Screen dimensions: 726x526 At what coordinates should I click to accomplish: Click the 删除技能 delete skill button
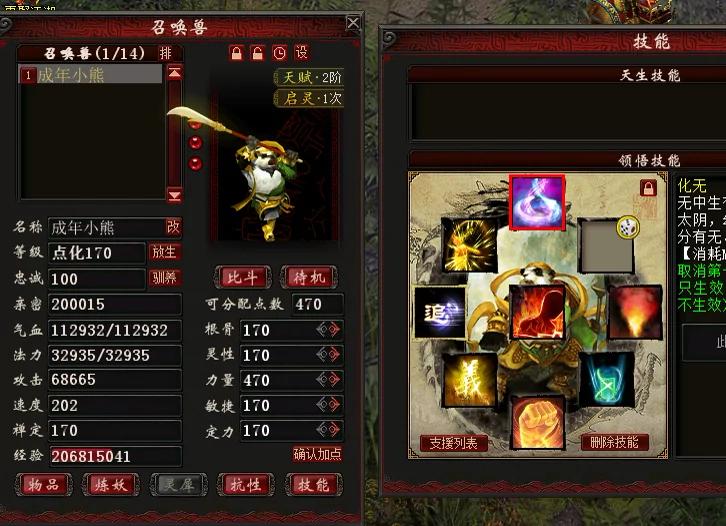click(x=614, y=443)
